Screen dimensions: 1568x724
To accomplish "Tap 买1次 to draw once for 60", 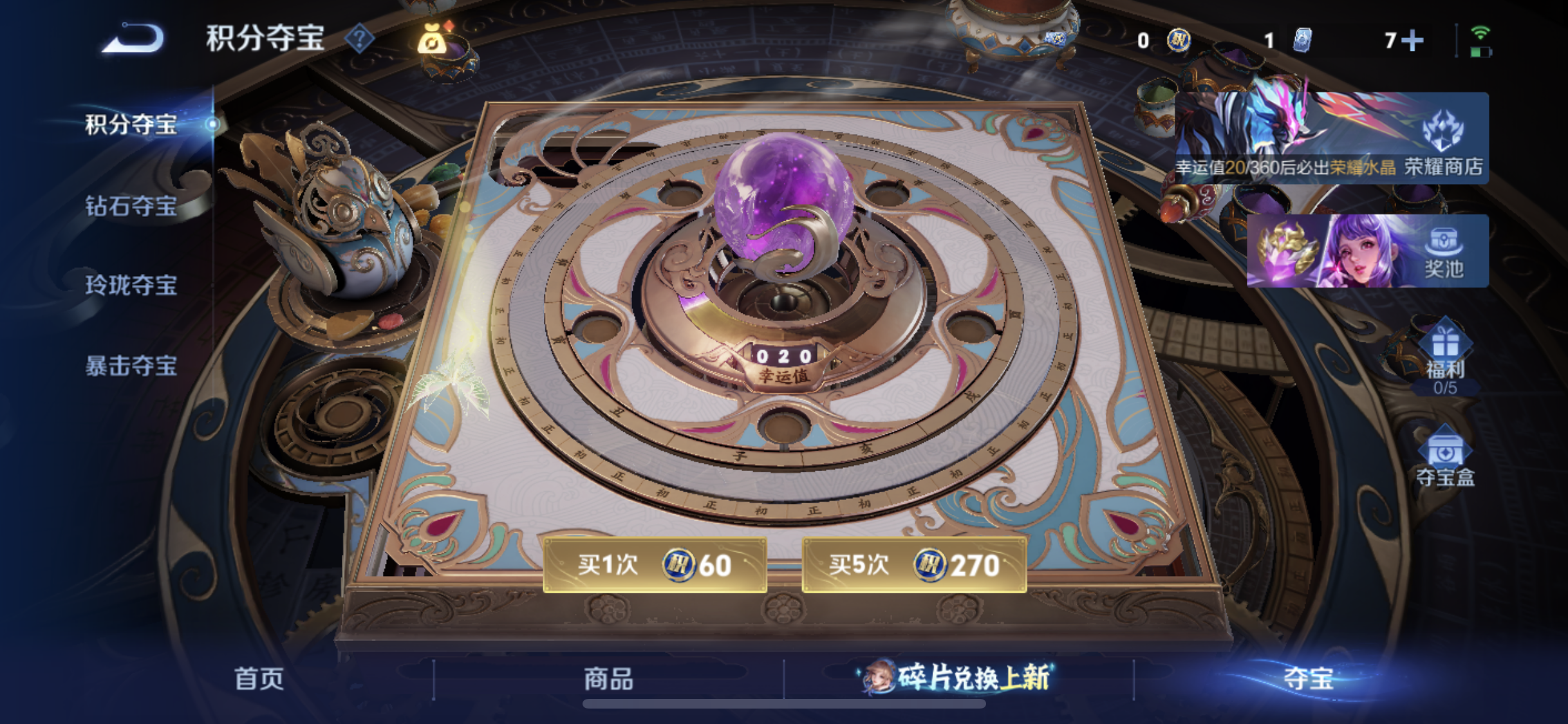I will click(655, 565).
